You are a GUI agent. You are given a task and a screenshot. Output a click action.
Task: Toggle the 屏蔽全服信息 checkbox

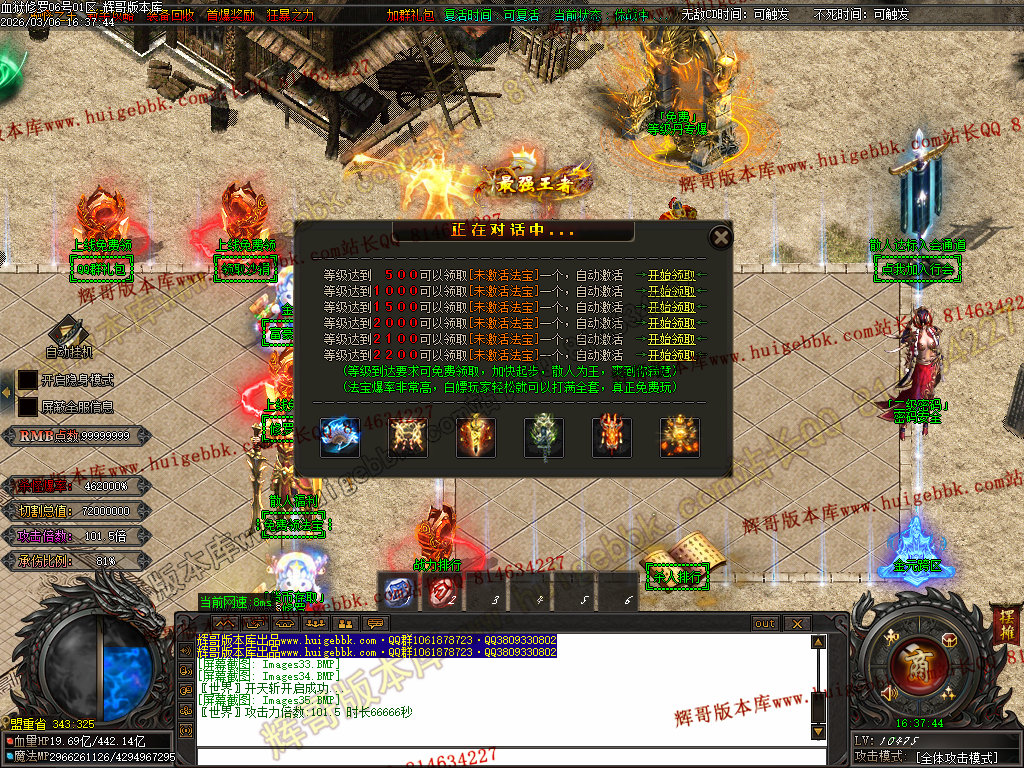28,407
